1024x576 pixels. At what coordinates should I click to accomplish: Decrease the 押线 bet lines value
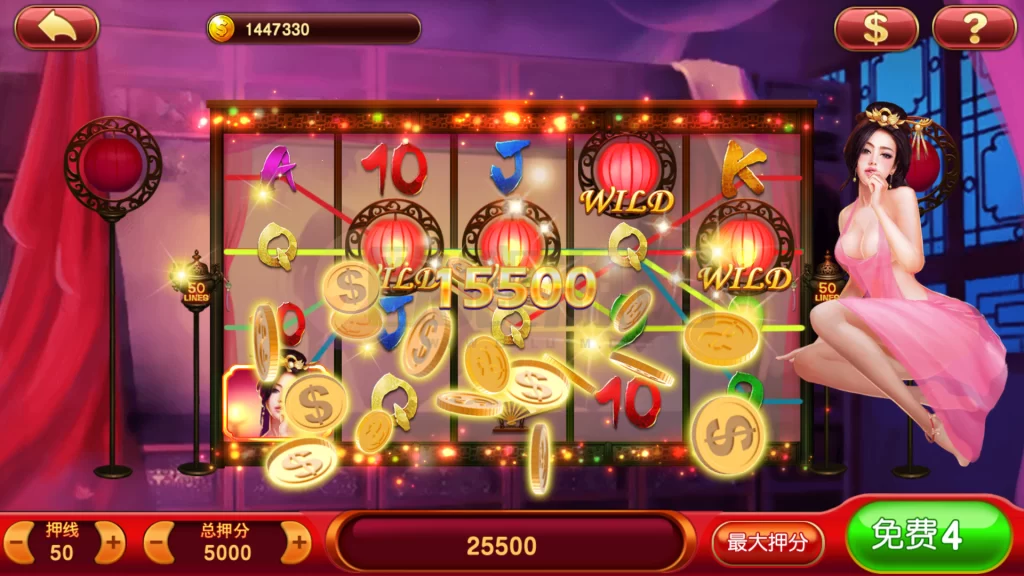coord(17,544)
